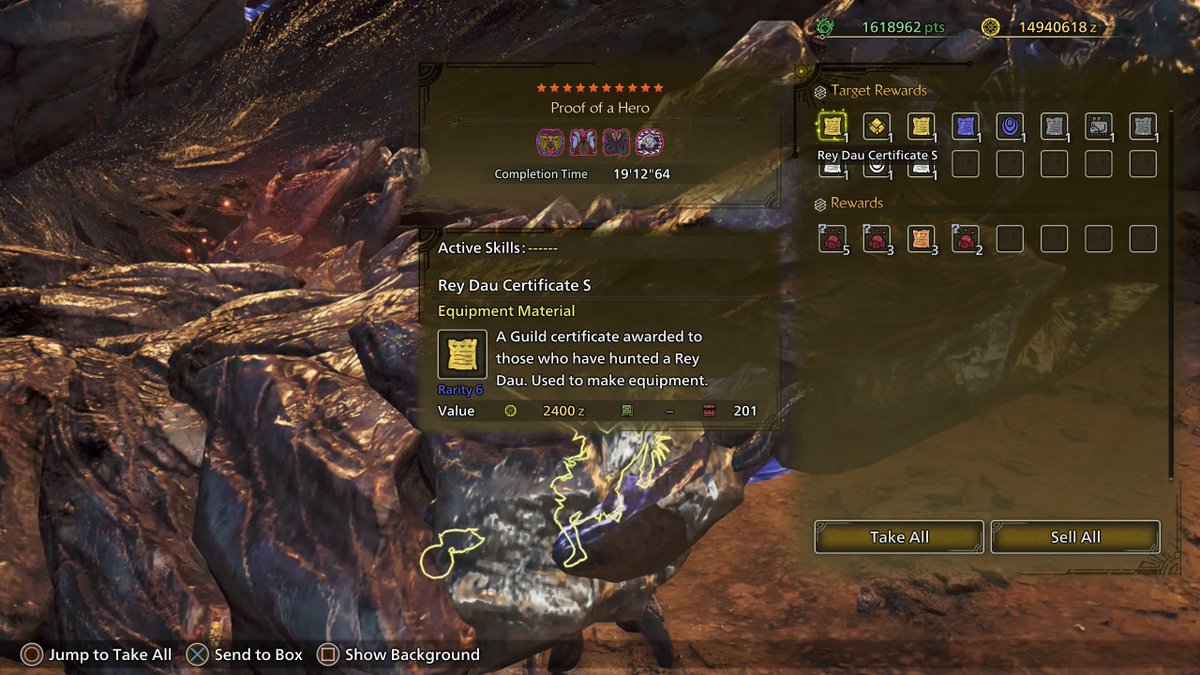Image resolution: width=1200 pixels, height=675 pixels.
Task: Select the blue certificate target reward
Action: (x=965, y=127)
